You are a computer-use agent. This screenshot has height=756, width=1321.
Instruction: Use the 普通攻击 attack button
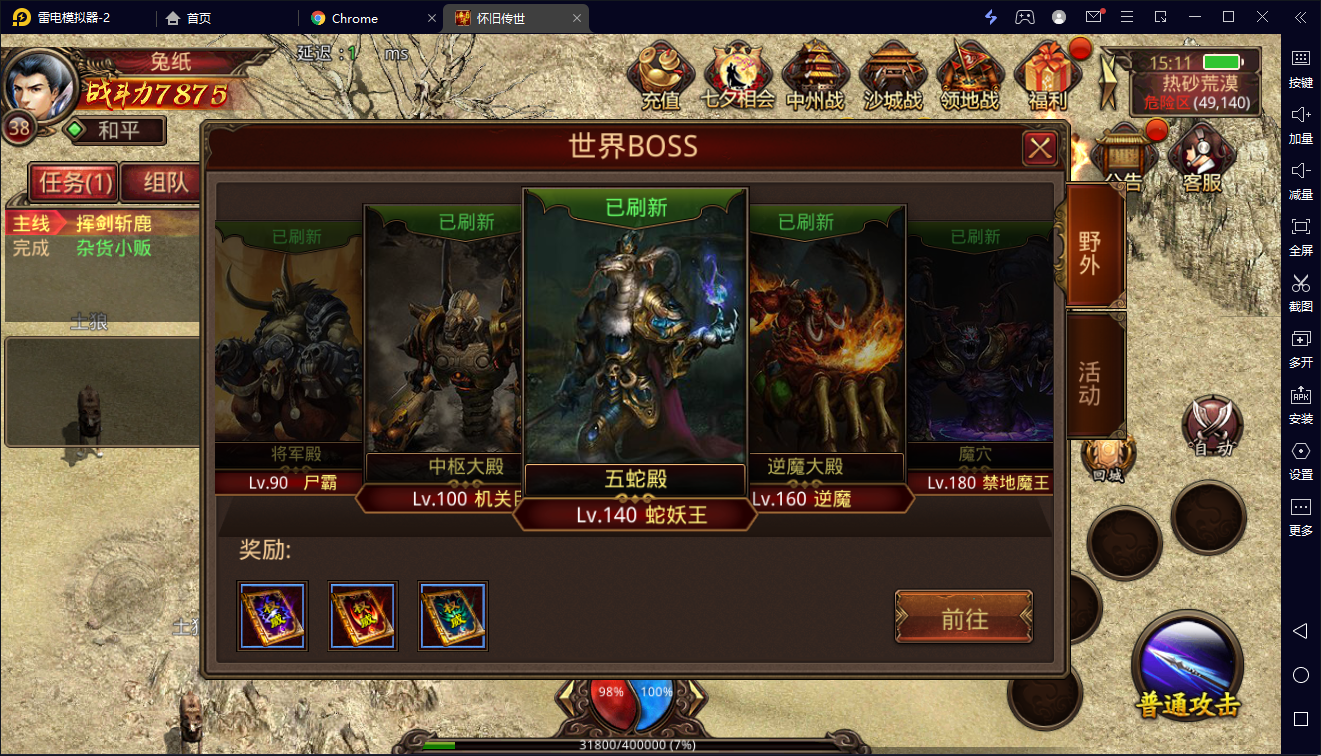tap(1187, 665)
